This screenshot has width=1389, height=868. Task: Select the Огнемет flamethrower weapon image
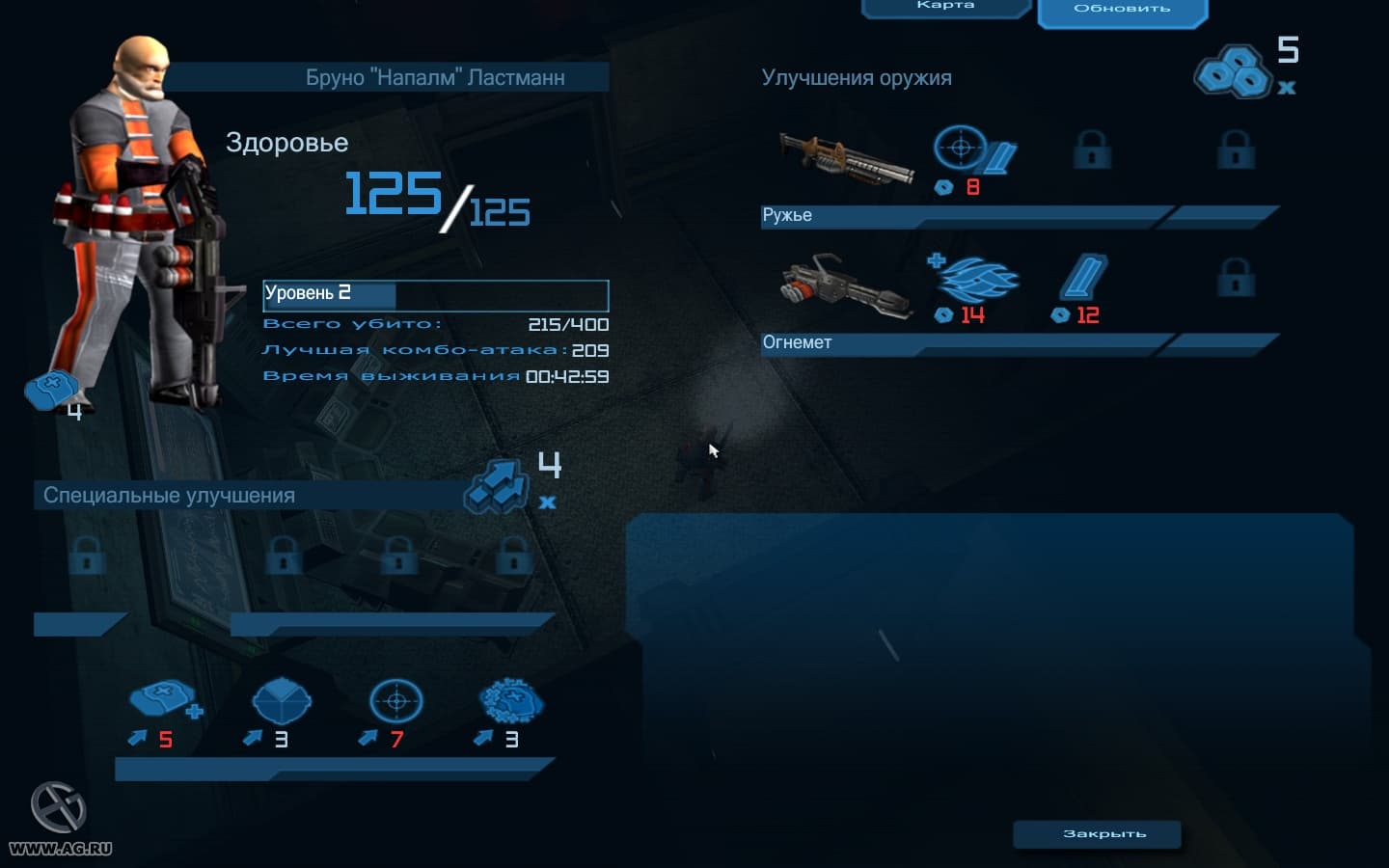846,285
